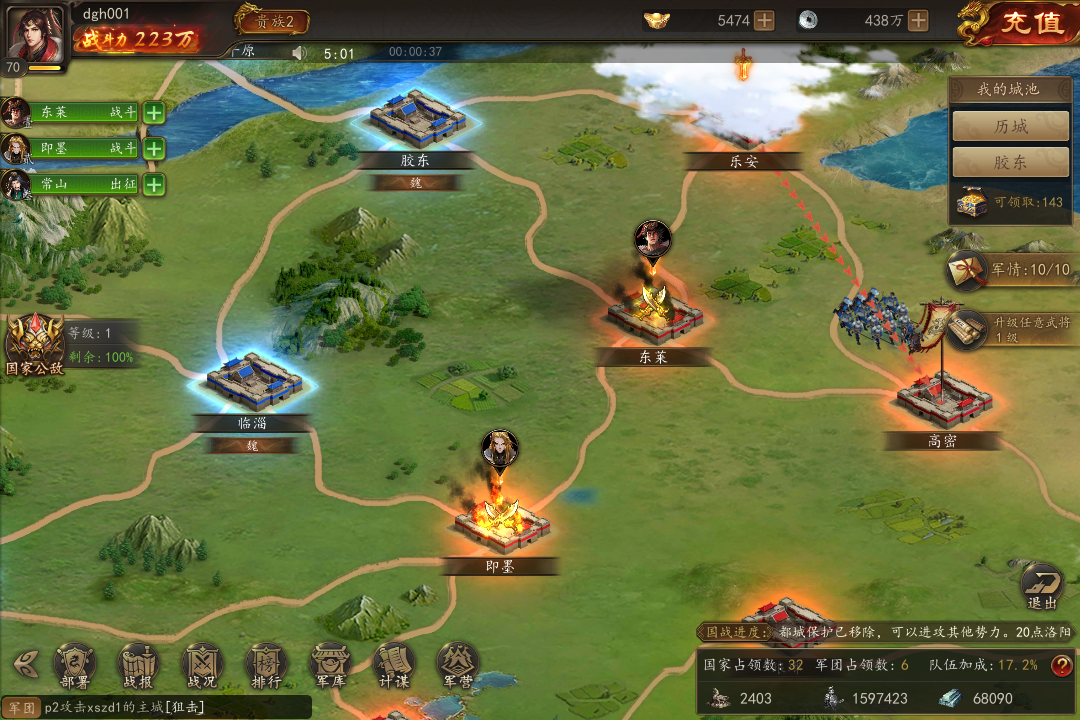Select the 常山 expedition general row
Image resolution: width=1080 pixels, height=720 pixels.
[82, 185]
